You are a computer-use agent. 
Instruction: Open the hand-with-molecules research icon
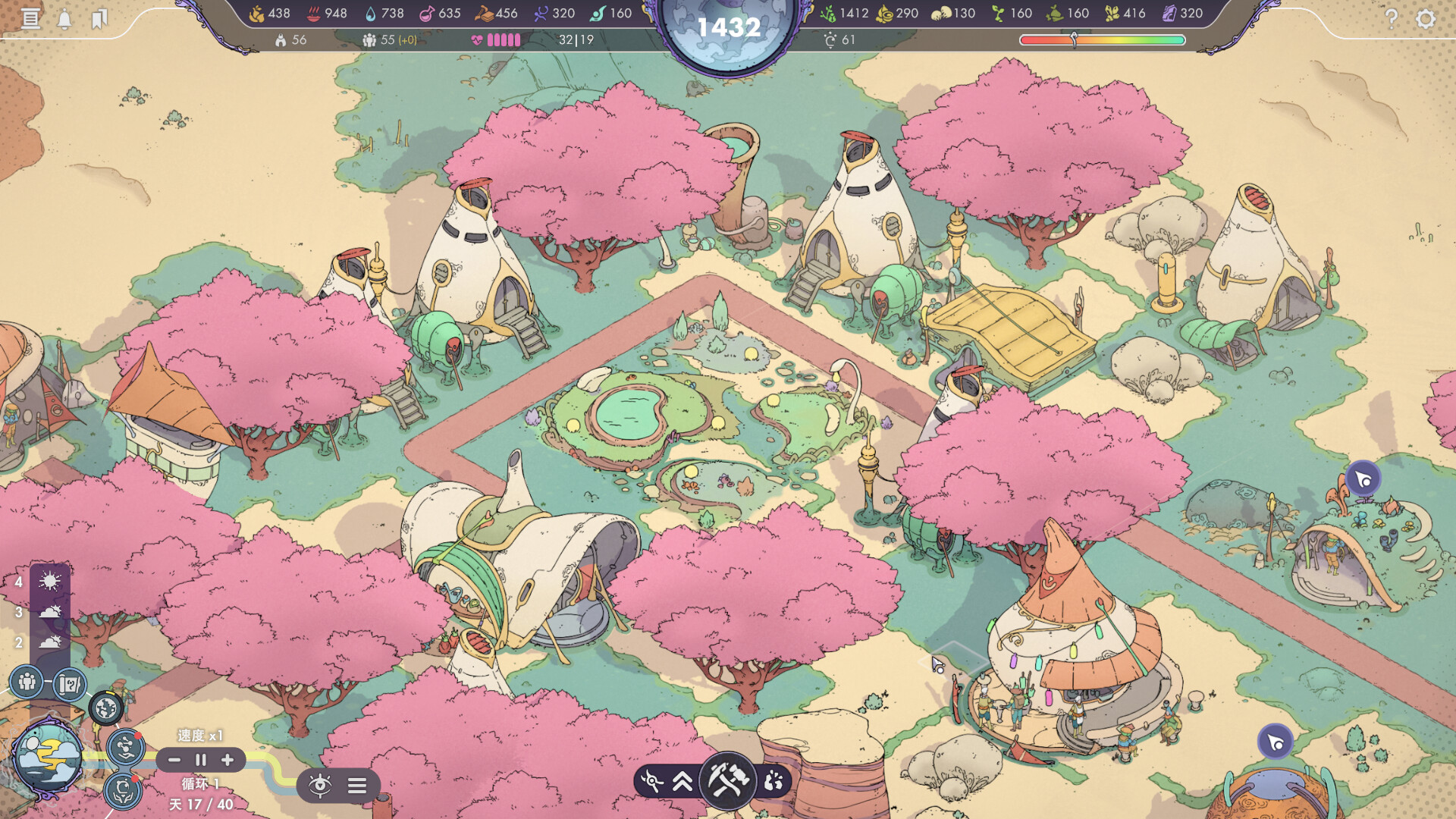pyautogui.click(x=125, y=747)
